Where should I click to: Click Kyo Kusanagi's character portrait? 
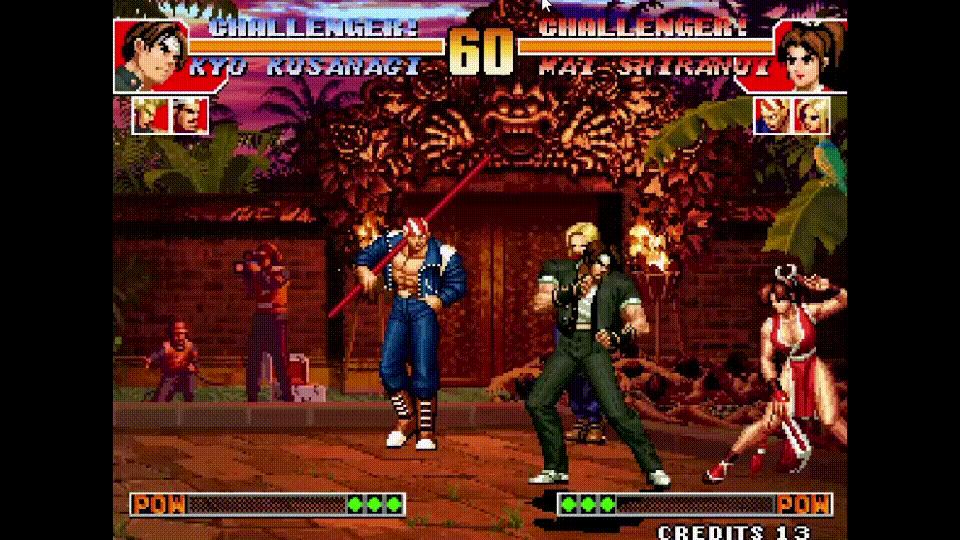(x=150, y=56)
